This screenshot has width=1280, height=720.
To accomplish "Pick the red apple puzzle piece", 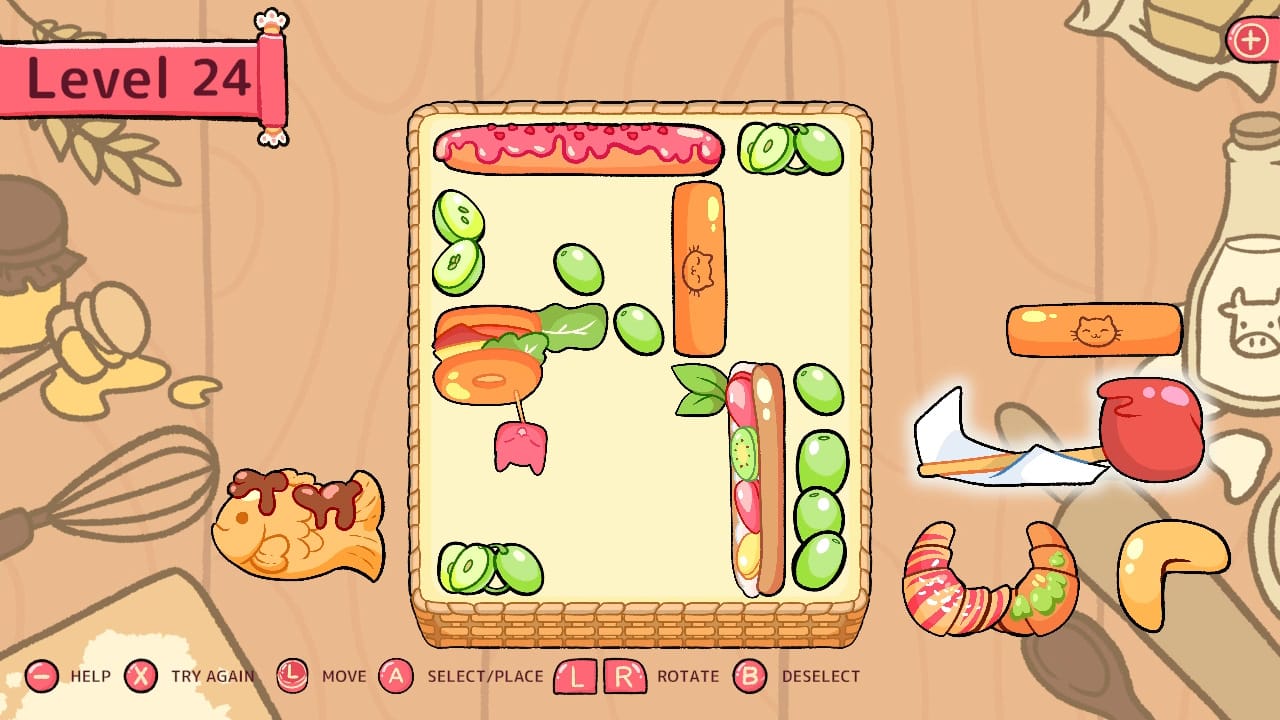I will coord(1150,430).
